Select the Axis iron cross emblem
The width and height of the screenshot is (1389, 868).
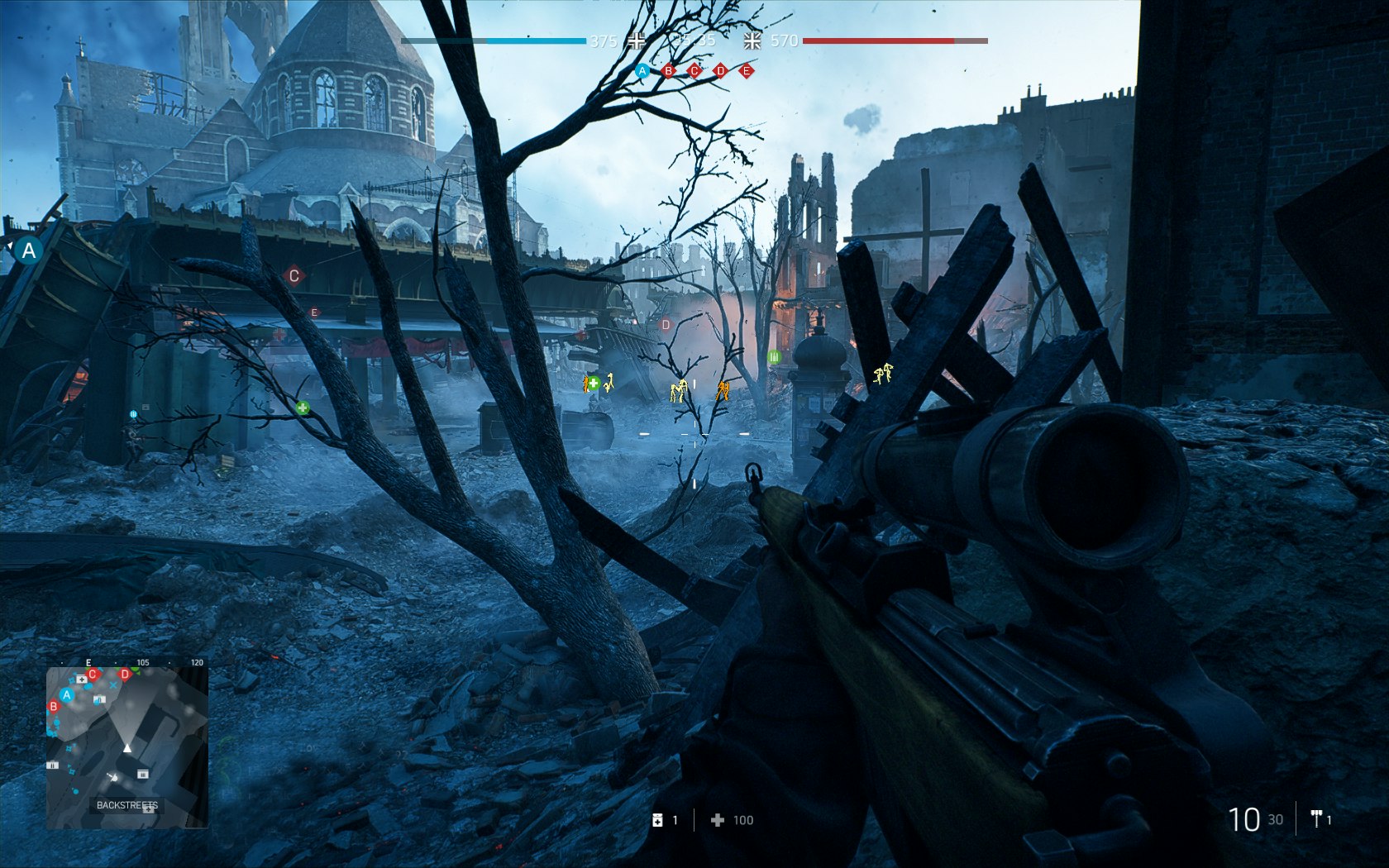(636, 41)
